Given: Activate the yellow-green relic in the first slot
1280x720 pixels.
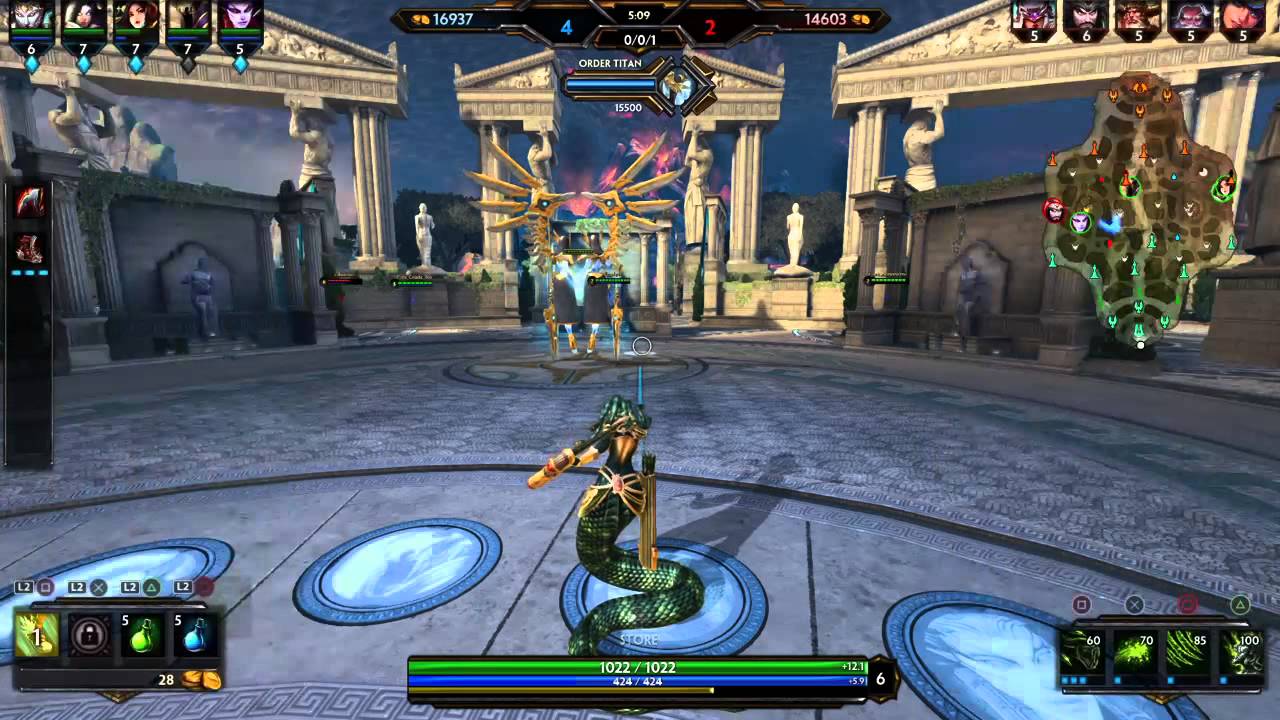Looking at the screenshot, I should point(37,636).
